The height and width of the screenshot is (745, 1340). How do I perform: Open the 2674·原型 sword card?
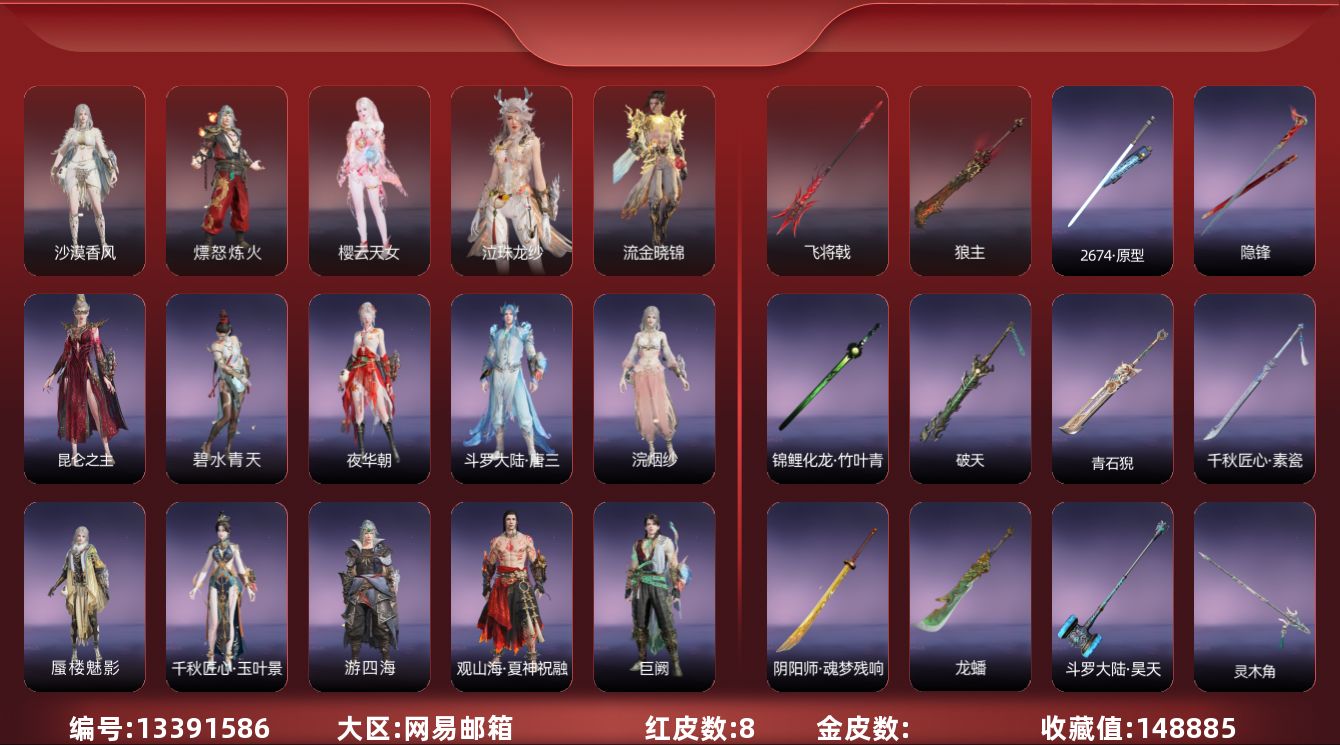1112,180
